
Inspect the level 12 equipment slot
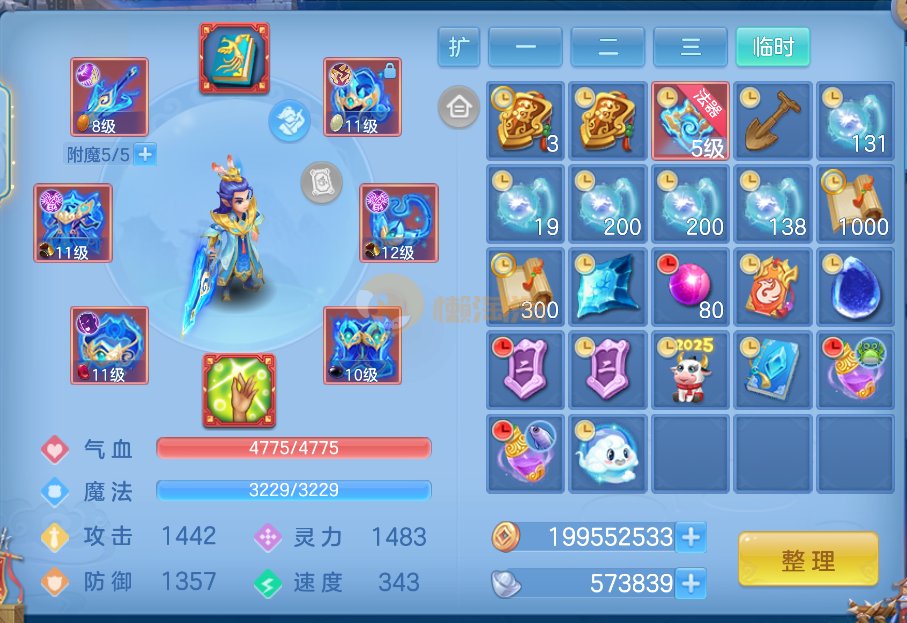click(399, 223)
